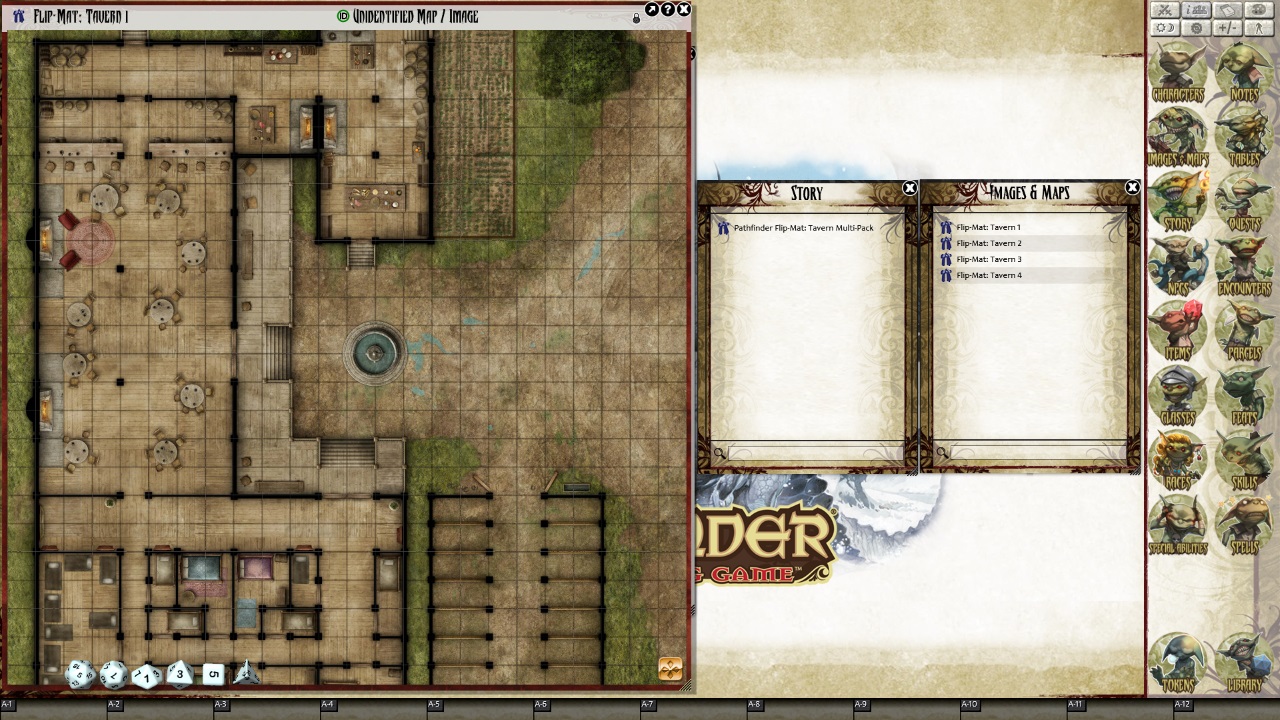This screenshot has width=1280, height=720.
Task: Roll the d20 from the dice tray
Action: coord(80,674)
